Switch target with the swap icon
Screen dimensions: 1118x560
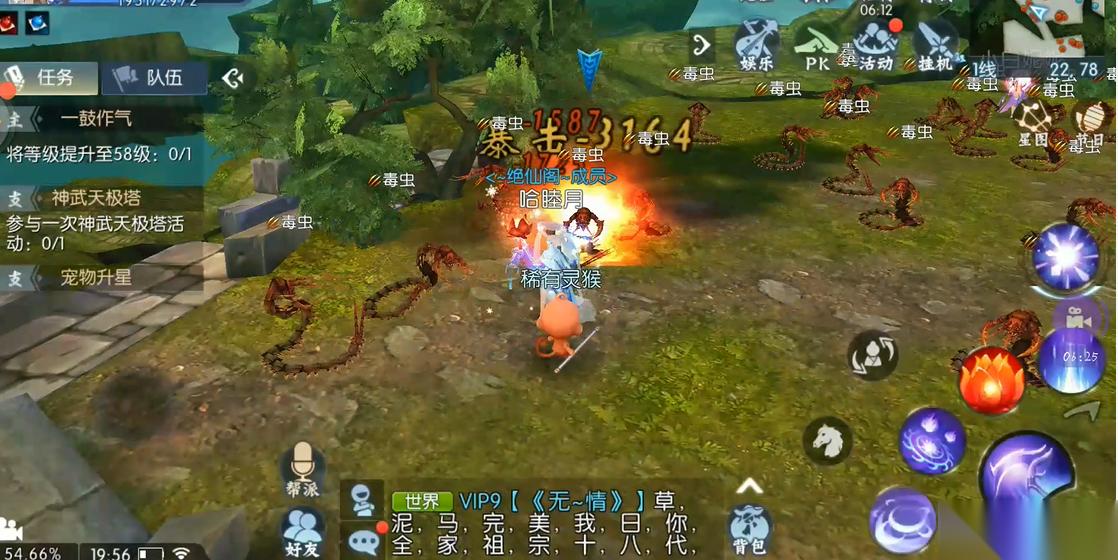tap(872, 354)
